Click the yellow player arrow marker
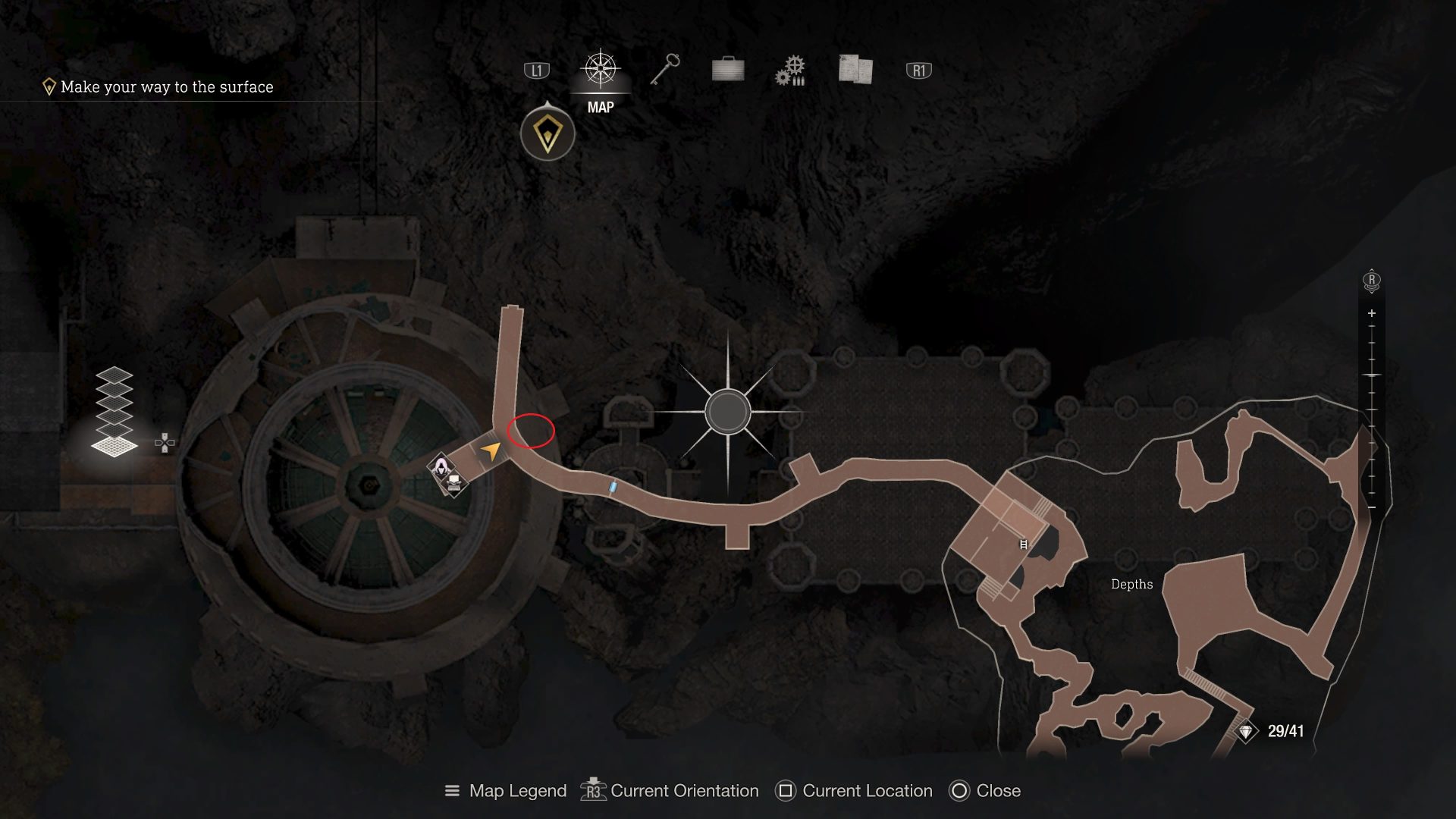1456x819 pixels. pyautogui.click(x=491, y=451)
